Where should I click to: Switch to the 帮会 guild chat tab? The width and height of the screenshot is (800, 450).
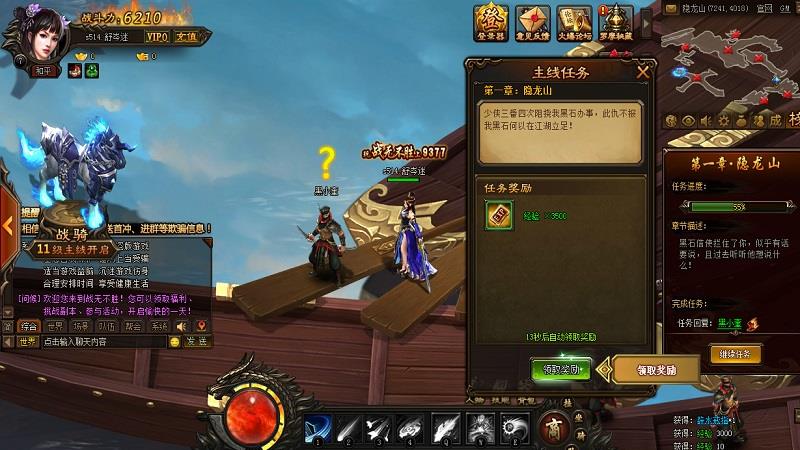[133, 326]
